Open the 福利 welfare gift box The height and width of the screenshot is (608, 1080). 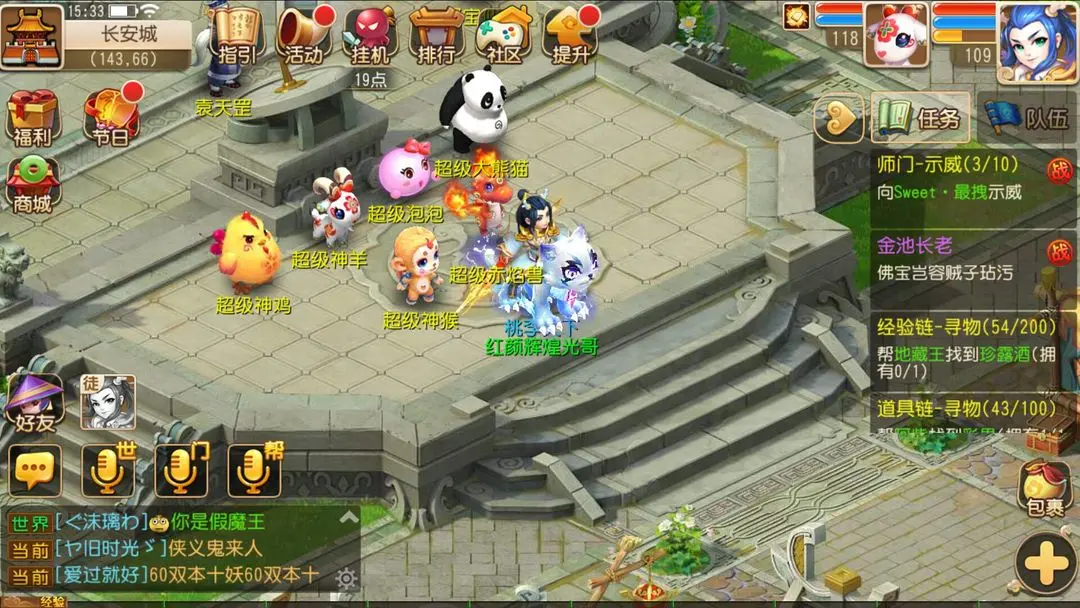(33, 118)
